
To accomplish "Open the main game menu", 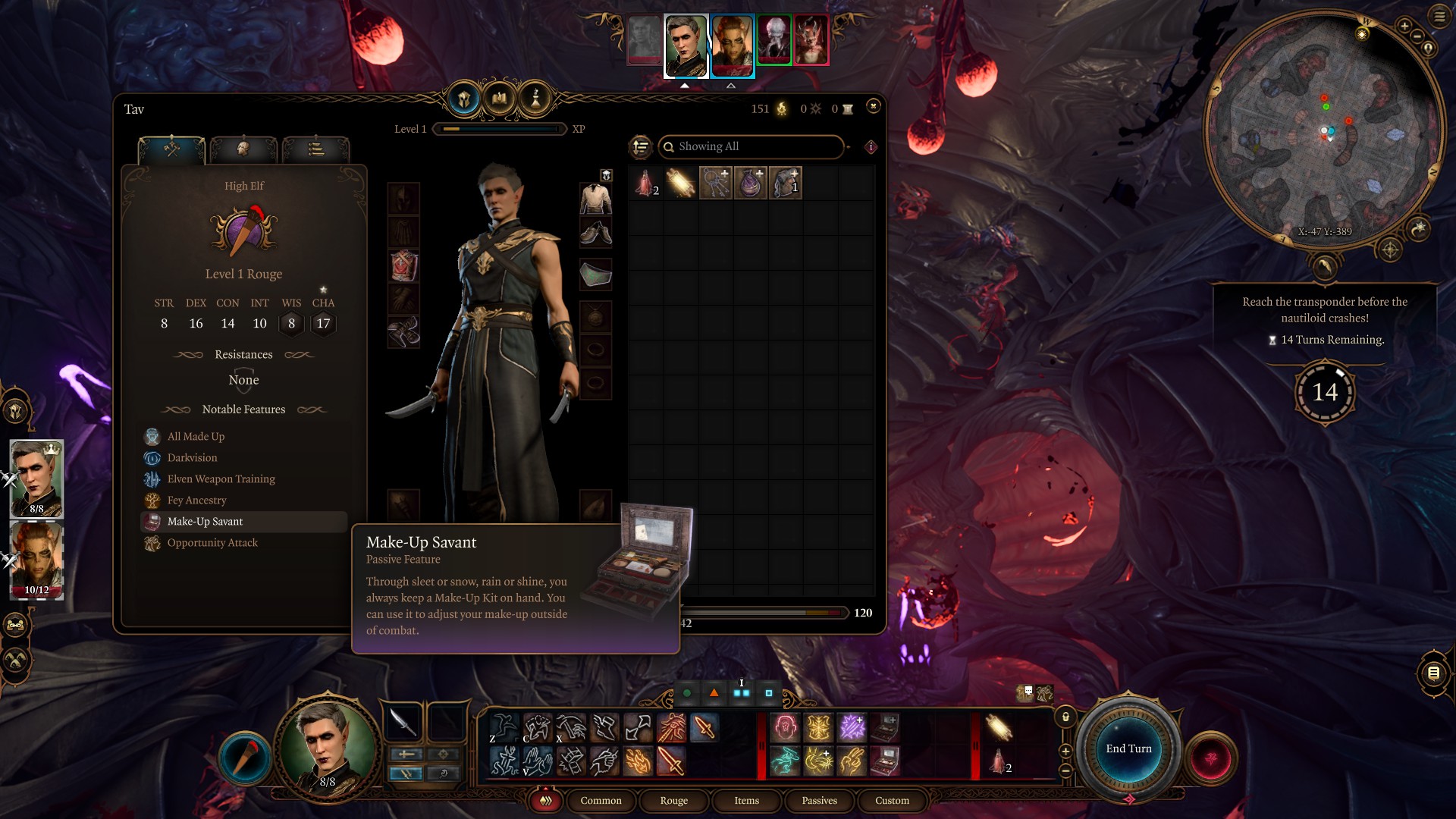I will point(1439,17).
